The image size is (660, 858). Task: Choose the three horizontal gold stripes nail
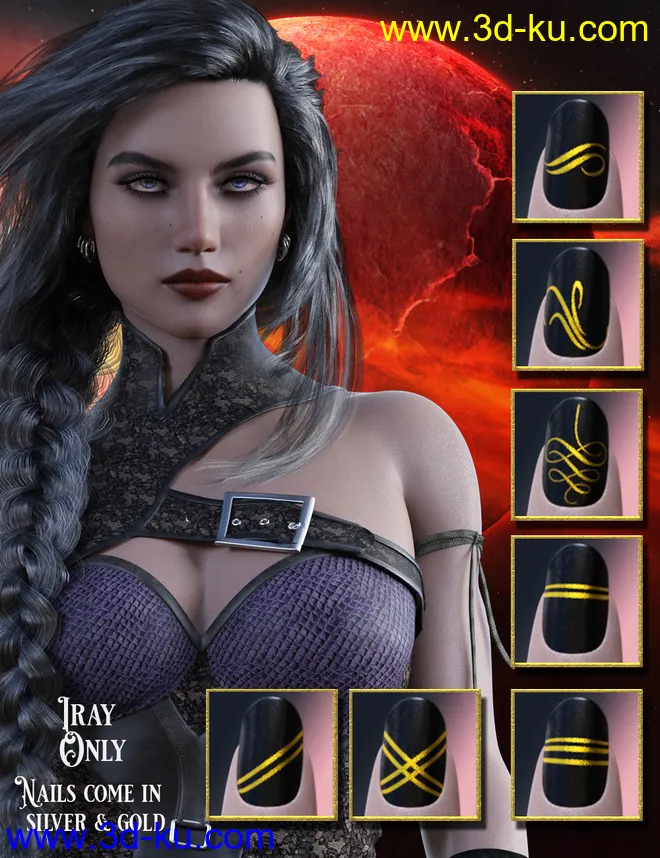point(577,752)
